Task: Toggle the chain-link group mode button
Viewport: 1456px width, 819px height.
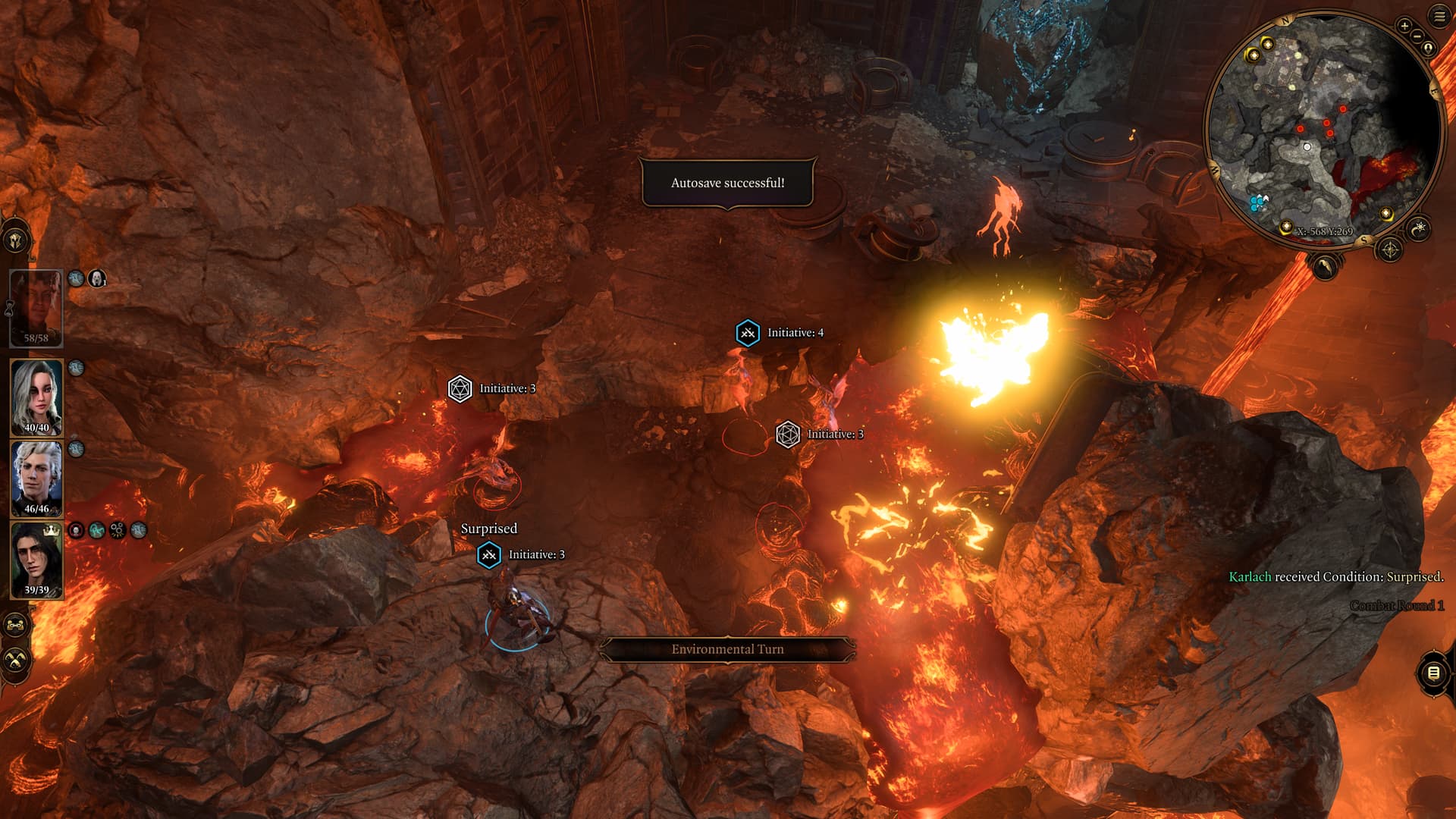Action: [x=16, y=626]
